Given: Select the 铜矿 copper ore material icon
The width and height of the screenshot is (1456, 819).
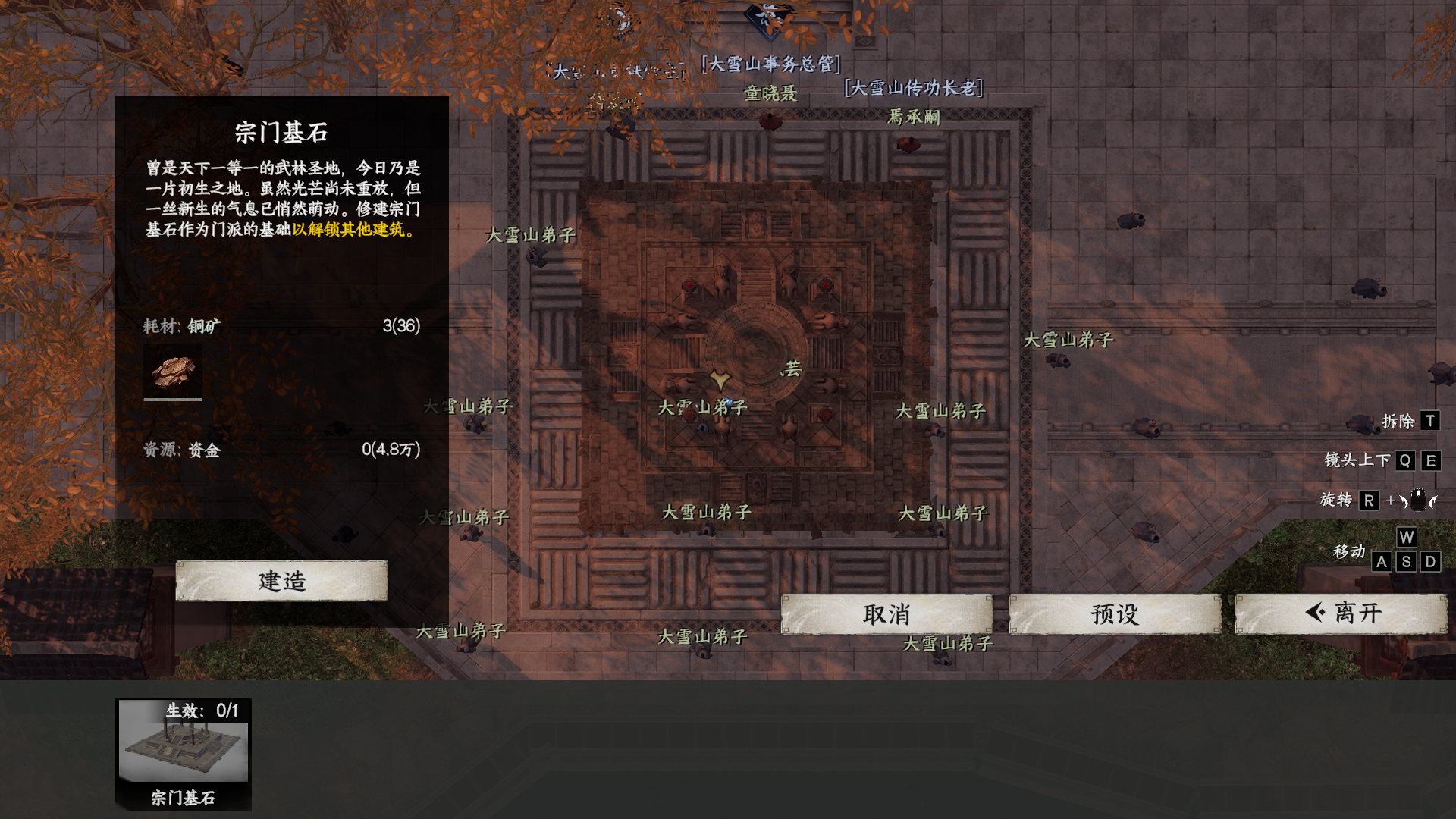Looking at the screenshot, I should click(x=173, y=372).
